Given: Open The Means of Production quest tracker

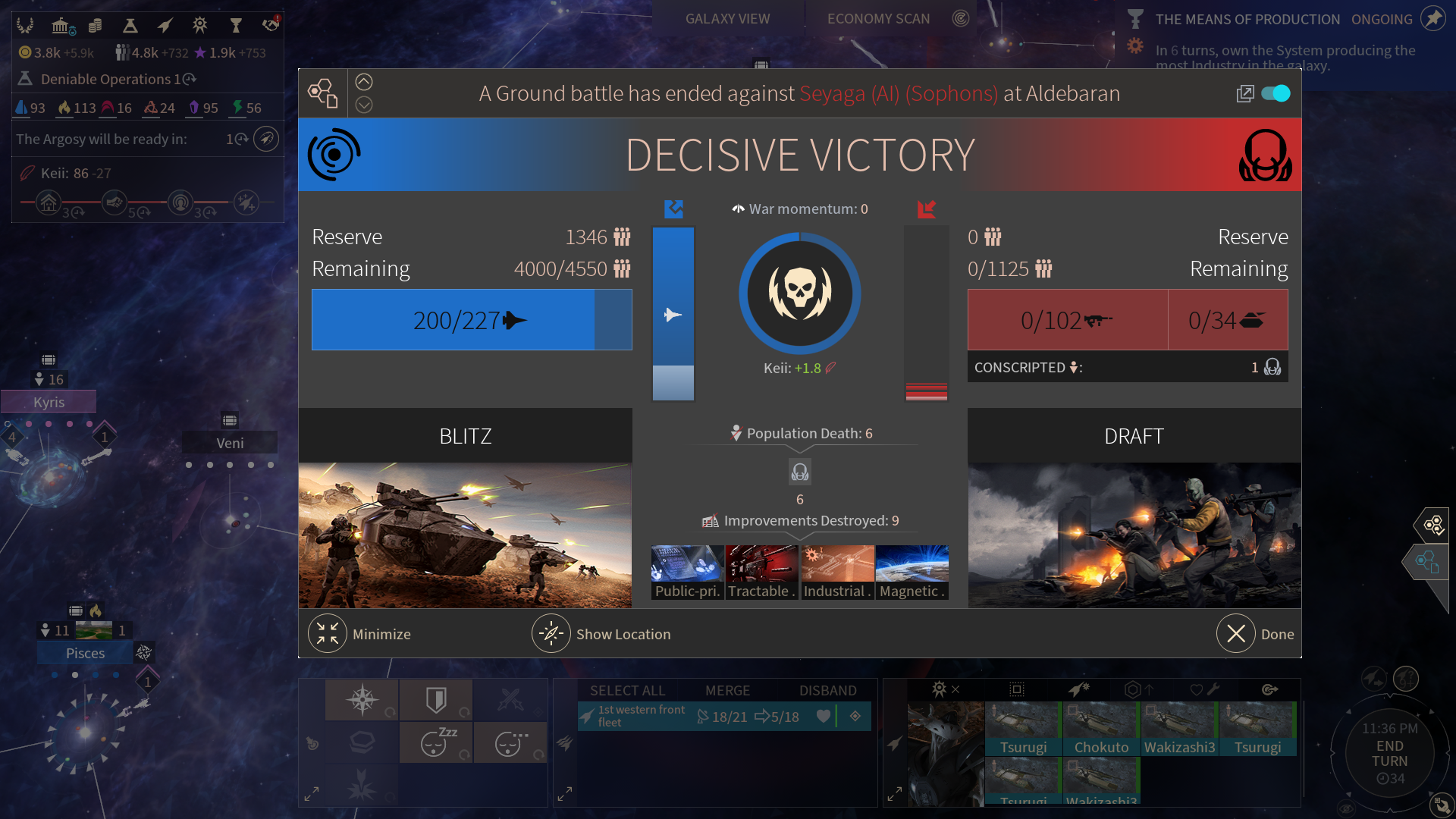Looking at the screenshot, I should (x=1247, y=19).
